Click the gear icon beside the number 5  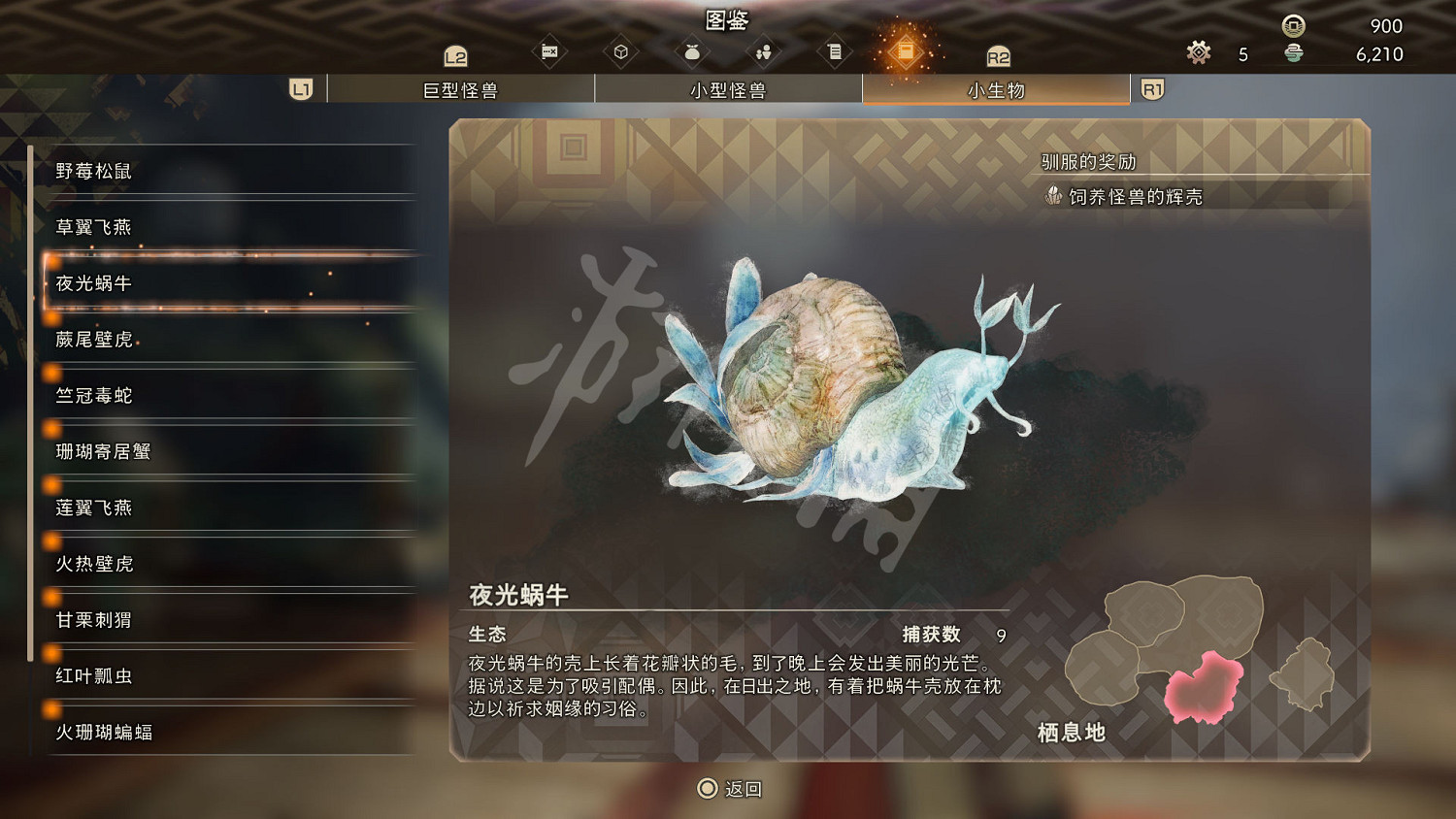1198,53
